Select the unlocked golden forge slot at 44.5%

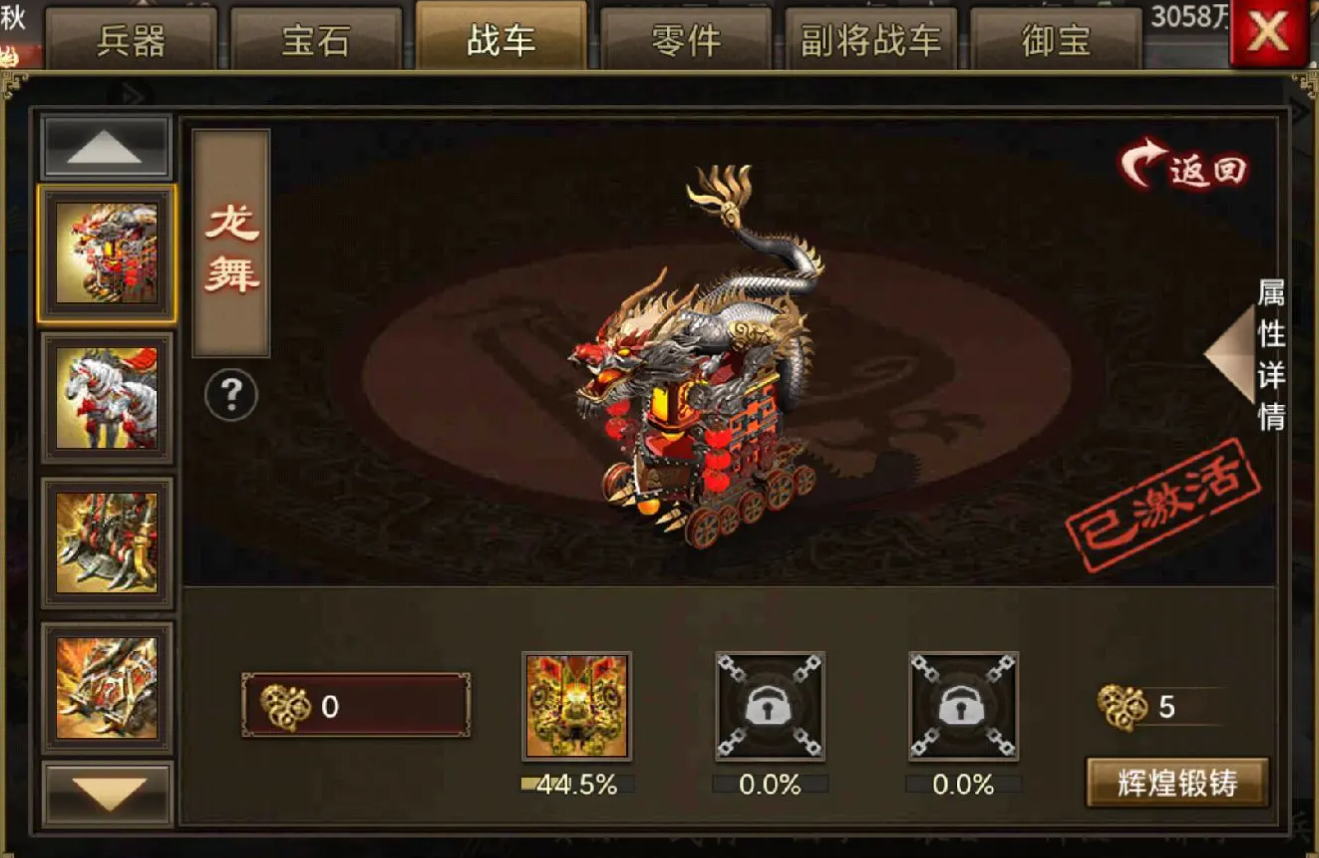coord(576,706)
